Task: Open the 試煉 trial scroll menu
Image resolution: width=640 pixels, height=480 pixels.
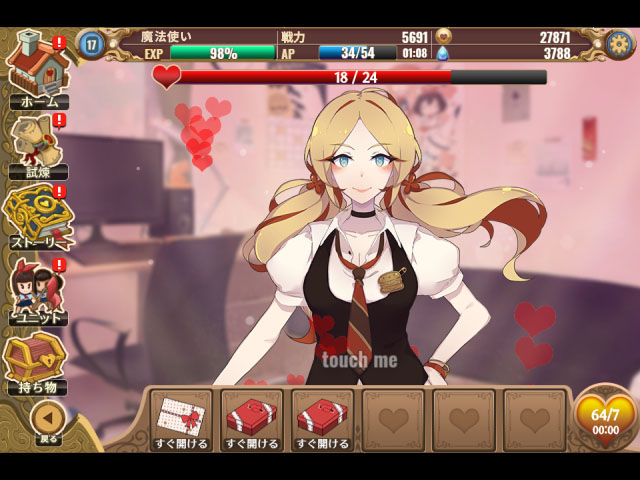Action: [x=38, y=145]
